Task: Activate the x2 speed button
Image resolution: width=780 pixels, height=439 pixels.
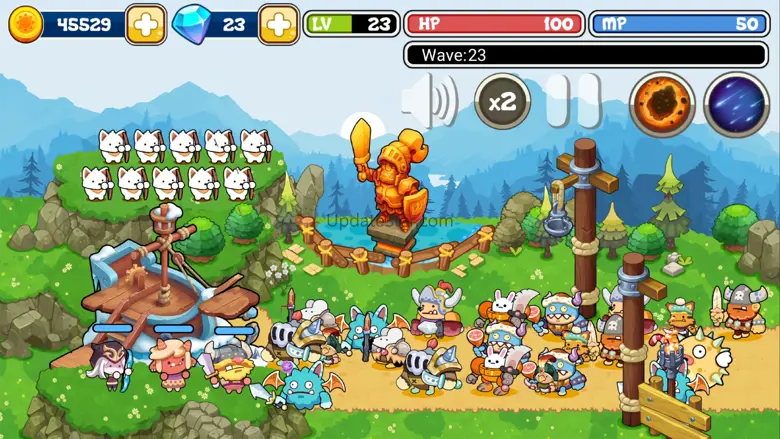Action: (502, 101)
